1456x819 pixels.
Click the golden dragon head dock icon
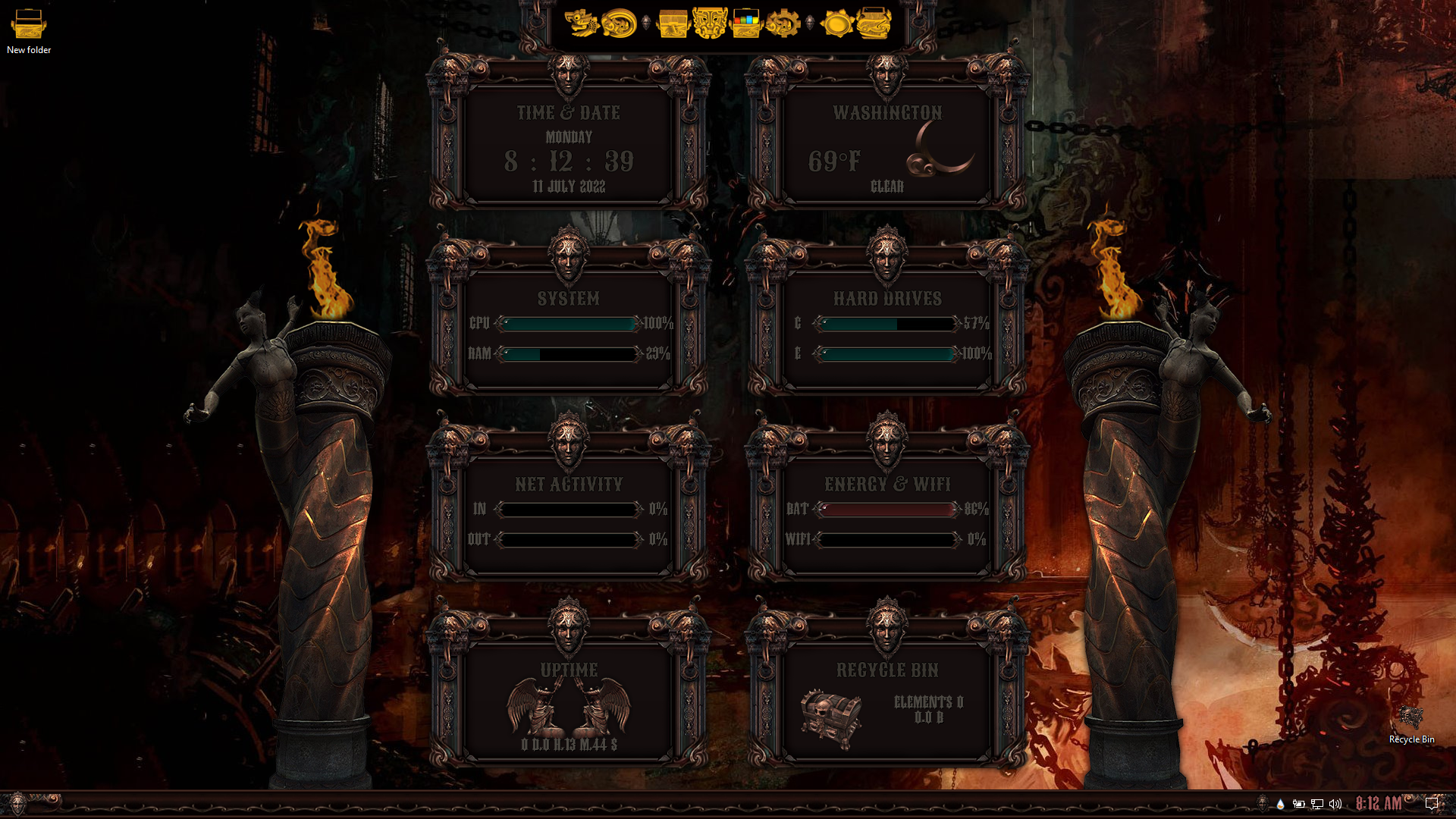tap(582, 24)
